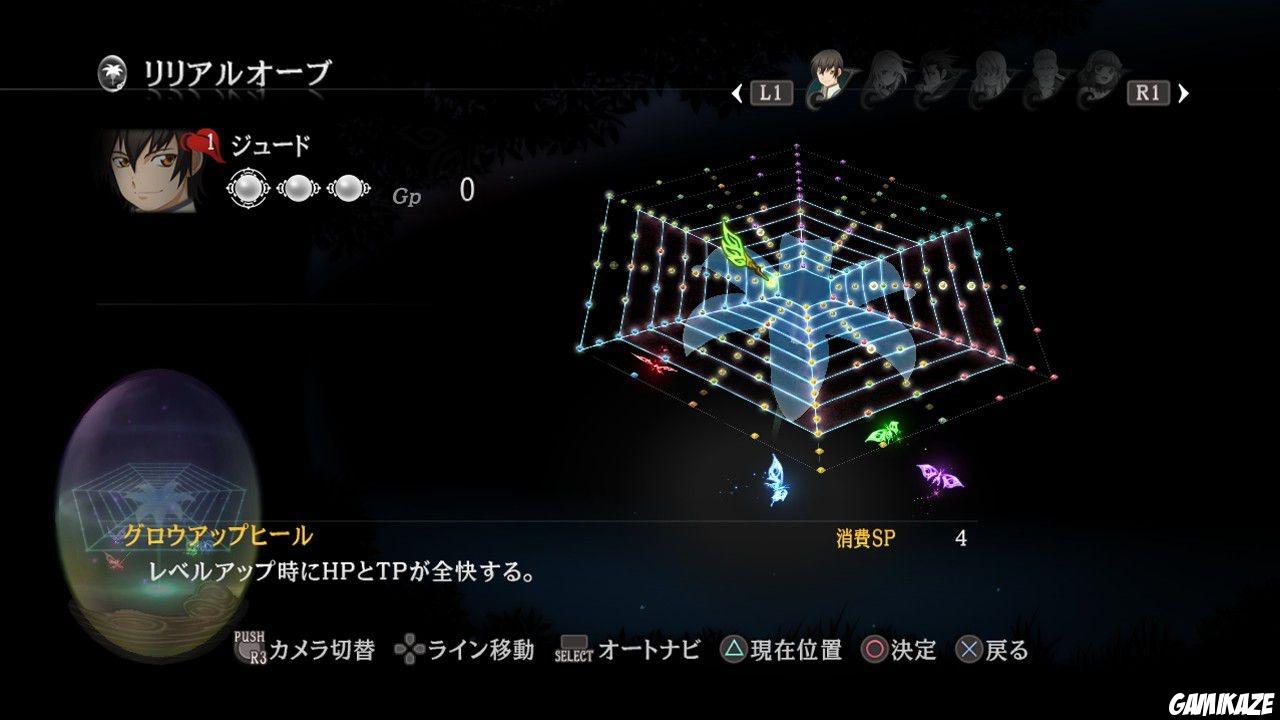Select Jude's character portrait in the carousel
1280x720 pixels.
tap(825, 78)
